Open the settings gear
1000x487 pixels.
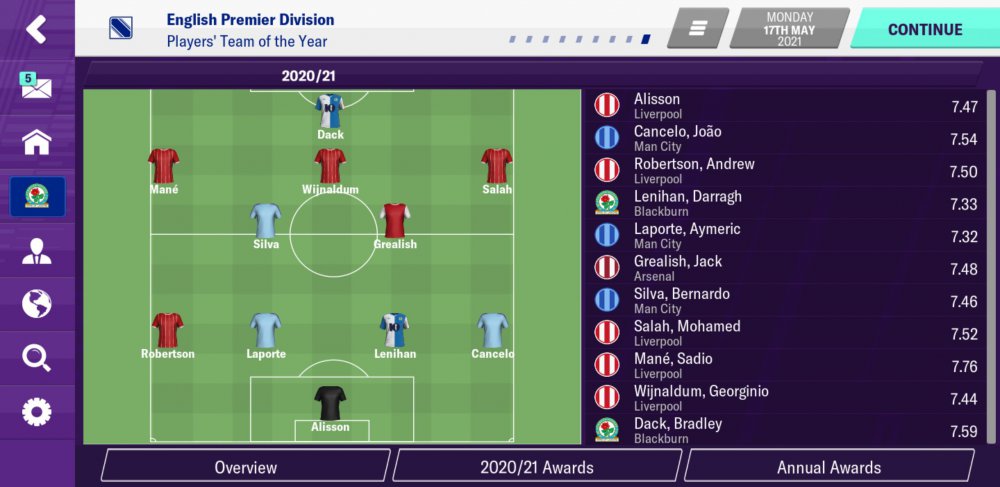[36, 411]
